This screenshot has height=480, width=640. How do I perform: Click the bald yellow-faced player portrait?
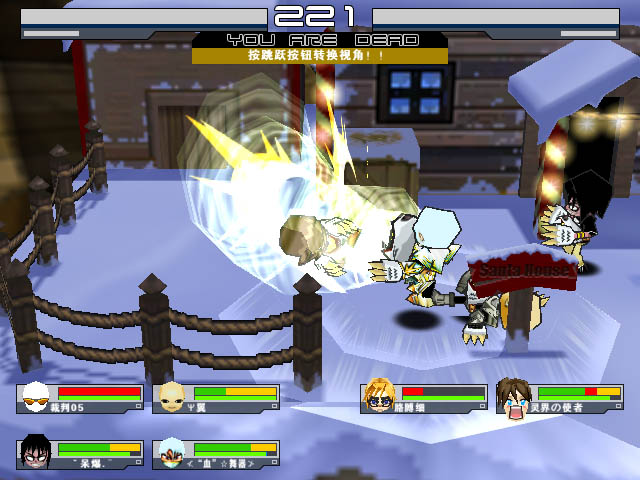[x=172, y=398]
